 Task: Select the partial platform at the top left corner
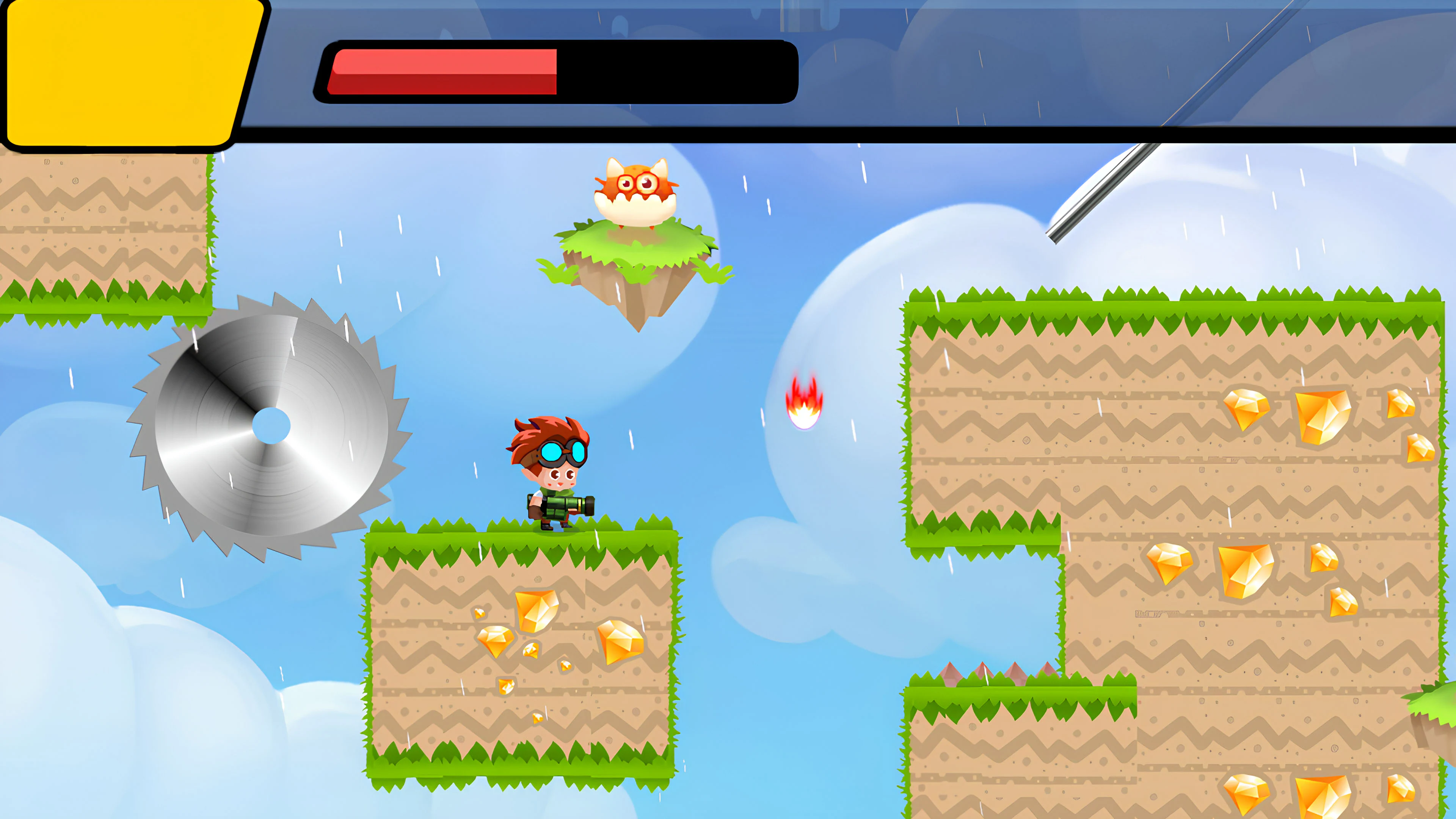(102, 237)
